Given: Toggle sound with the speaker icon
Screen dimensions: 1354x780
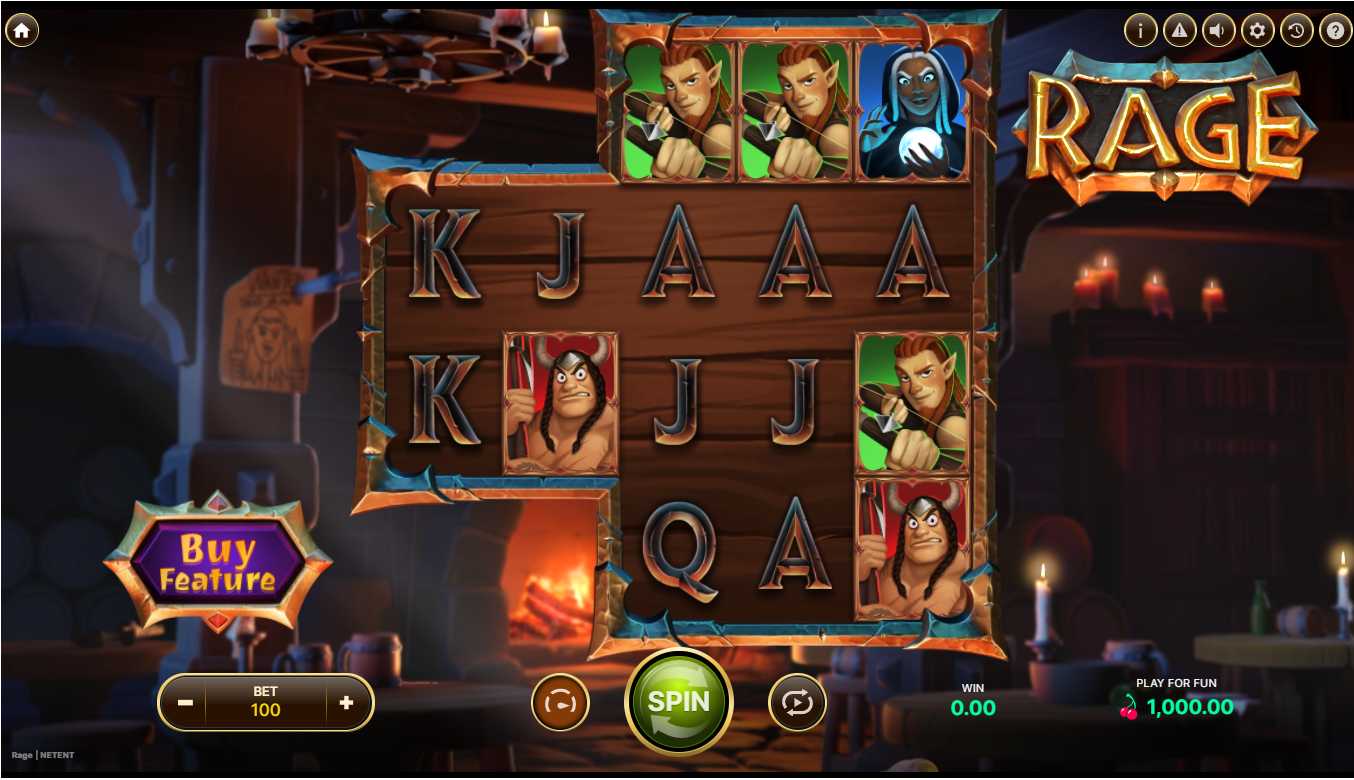Looking at the screenshot, I should [1218, 31].
